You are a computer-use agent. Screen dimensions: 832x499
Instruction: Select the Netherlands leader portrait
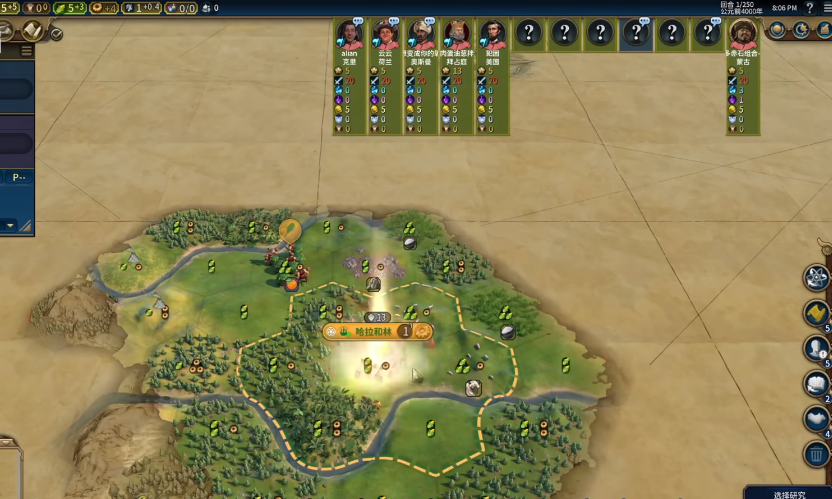coord(385,35)
